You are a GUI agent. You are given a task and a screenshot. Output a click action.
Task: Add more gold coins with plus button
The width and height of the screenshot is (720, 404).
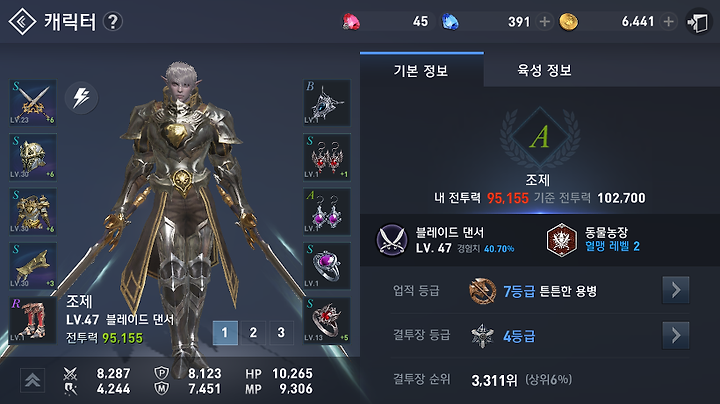667,22
